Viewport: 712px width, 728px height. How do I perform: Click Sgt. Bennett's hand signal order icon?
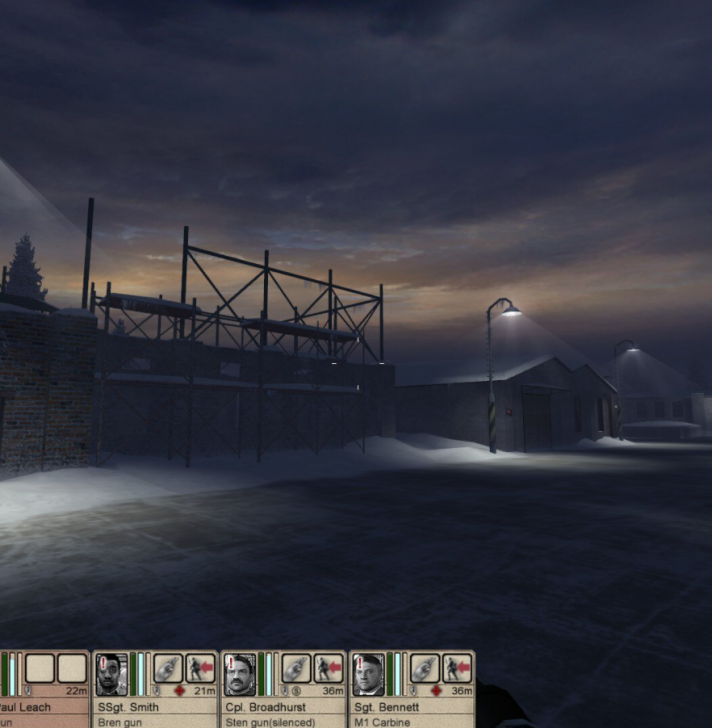pyautogui.click(x=425, y=668)
